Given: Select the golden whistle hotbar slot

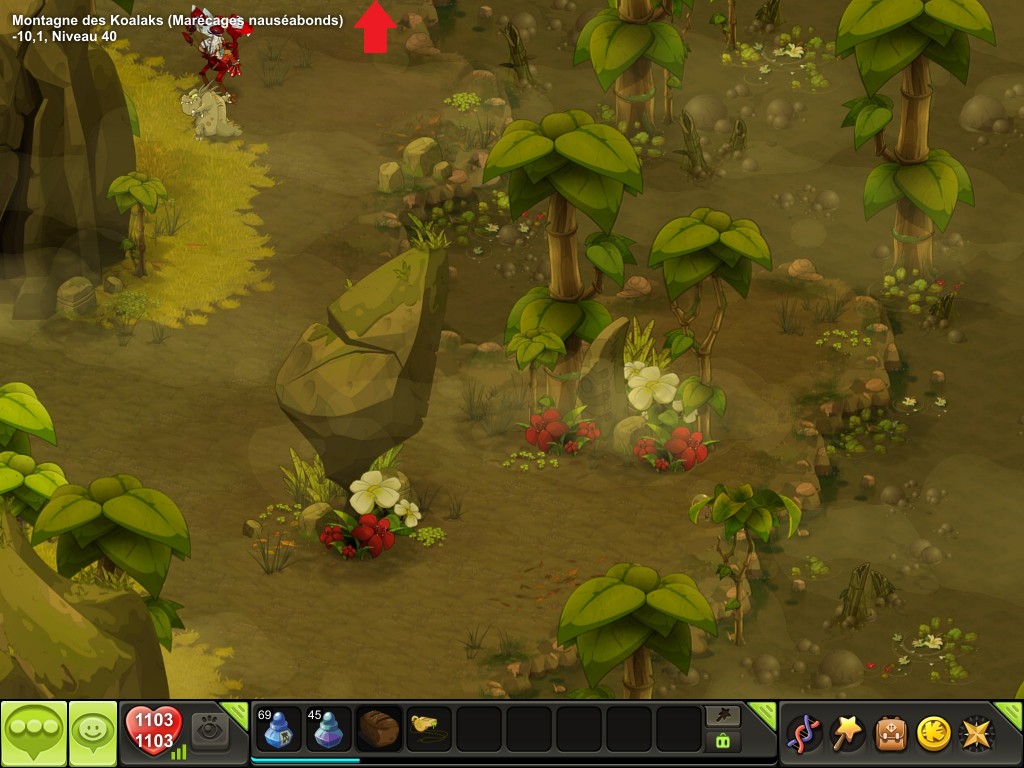Looking at the screenshot, I should click(429, 730).
